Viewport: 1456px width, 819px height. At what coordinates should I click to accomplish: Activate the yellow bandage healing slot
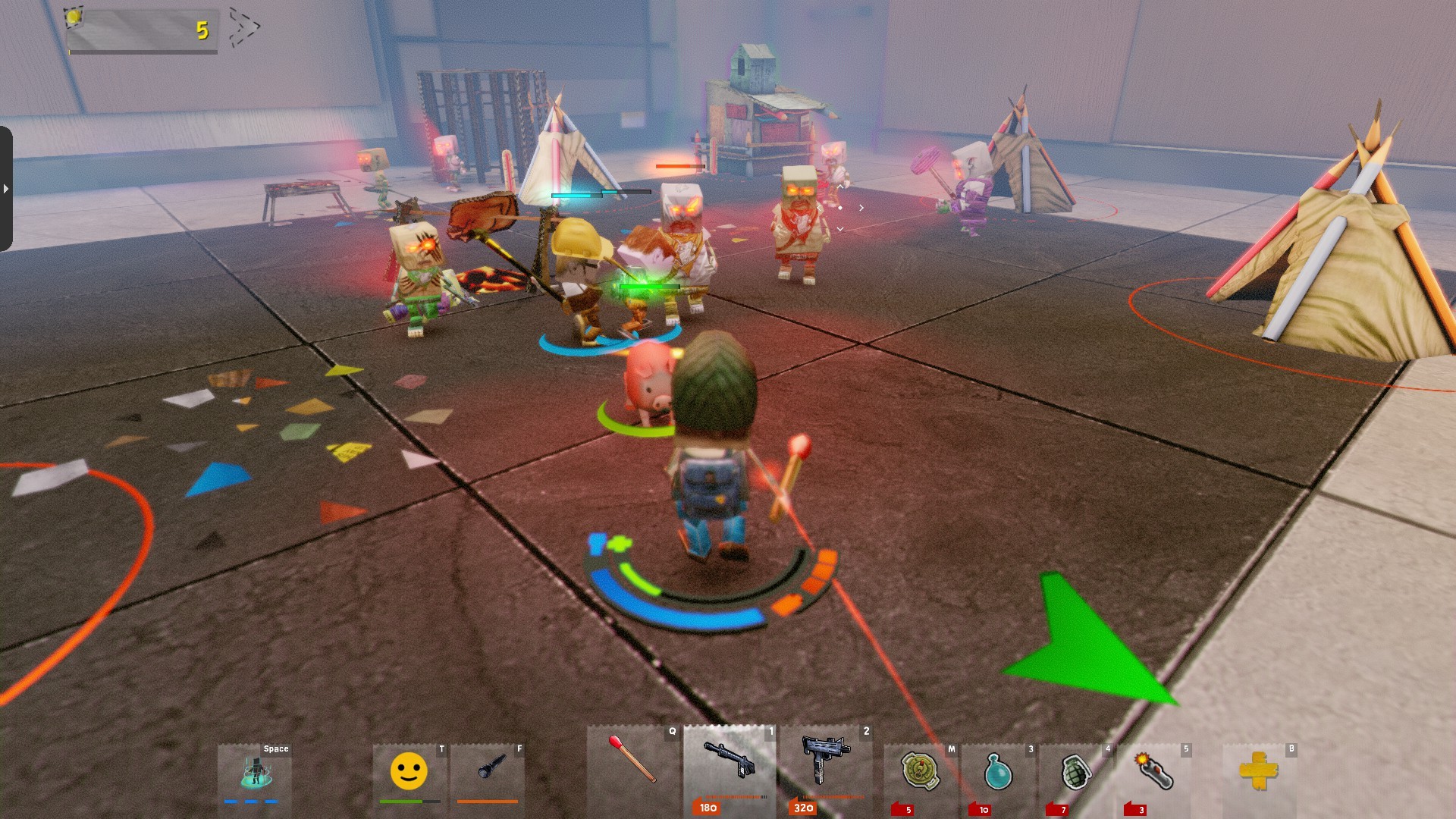[x=1259, y=772]
